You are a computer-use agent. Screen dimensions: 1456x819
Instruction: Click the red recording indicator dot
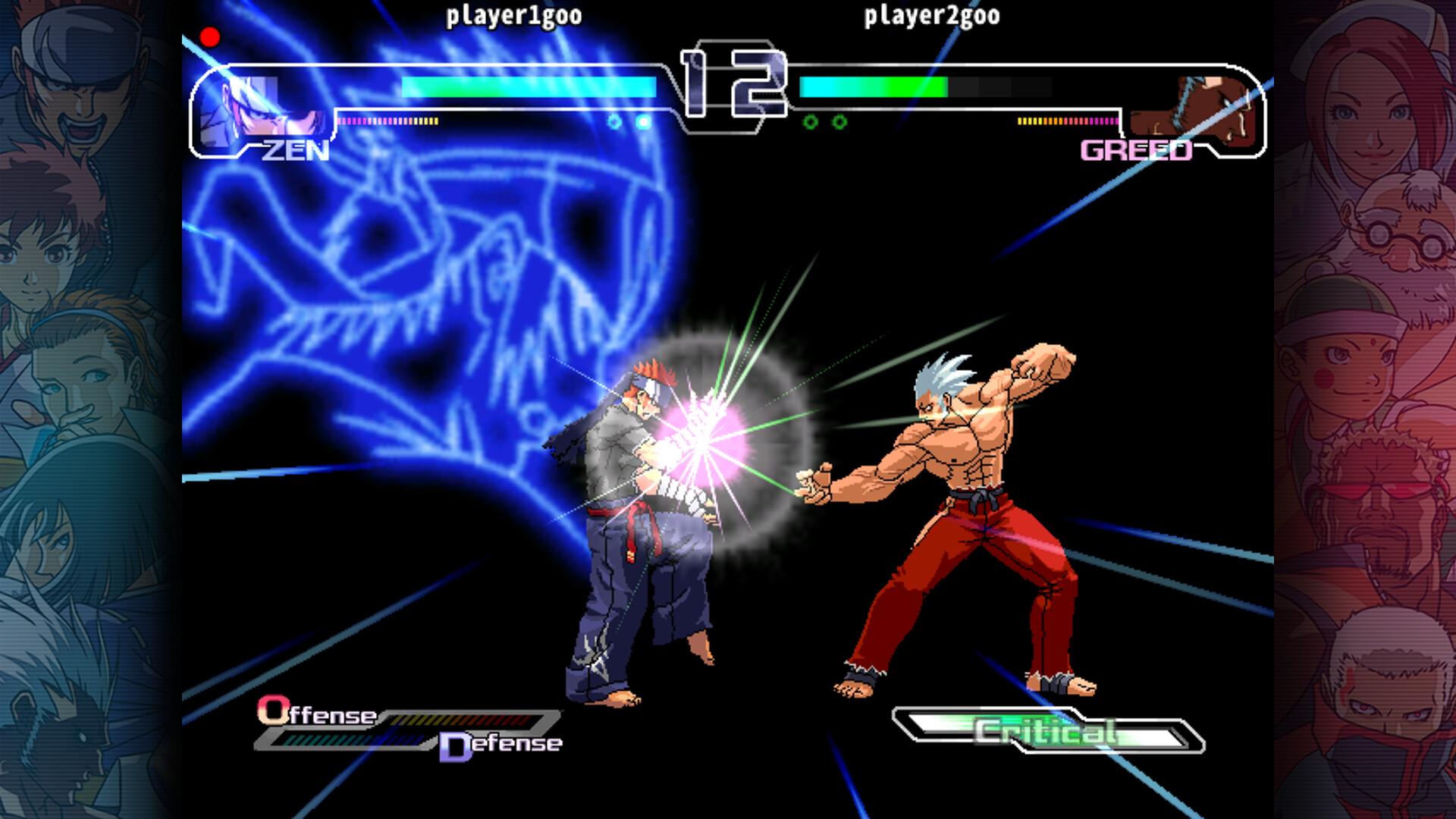tap(210, 36)
